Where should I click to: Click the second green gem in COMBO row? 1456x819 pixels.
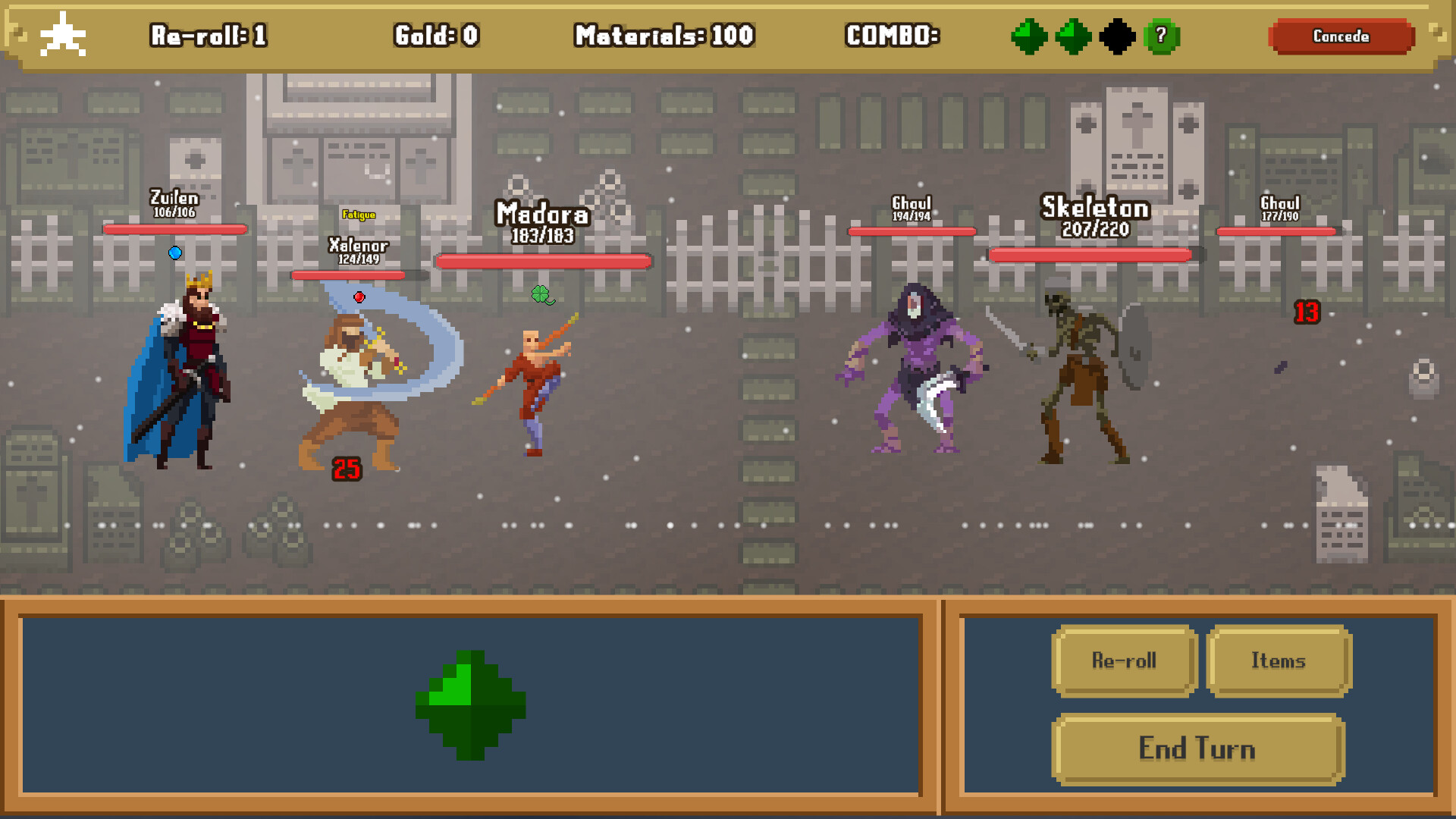1072,36
